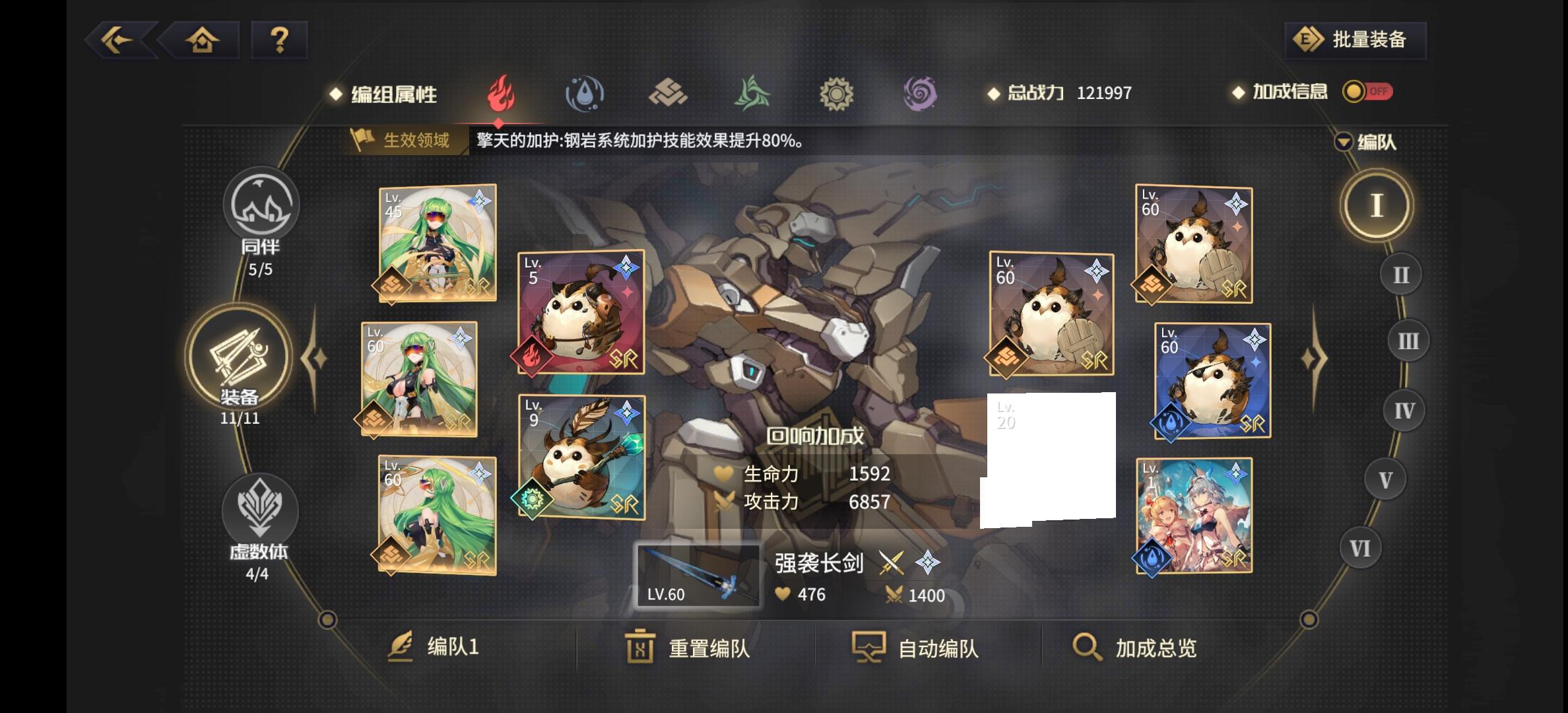Turn on the 加成信息 OFF switch
The image size is (1568, 713).
coord(1367,93)
